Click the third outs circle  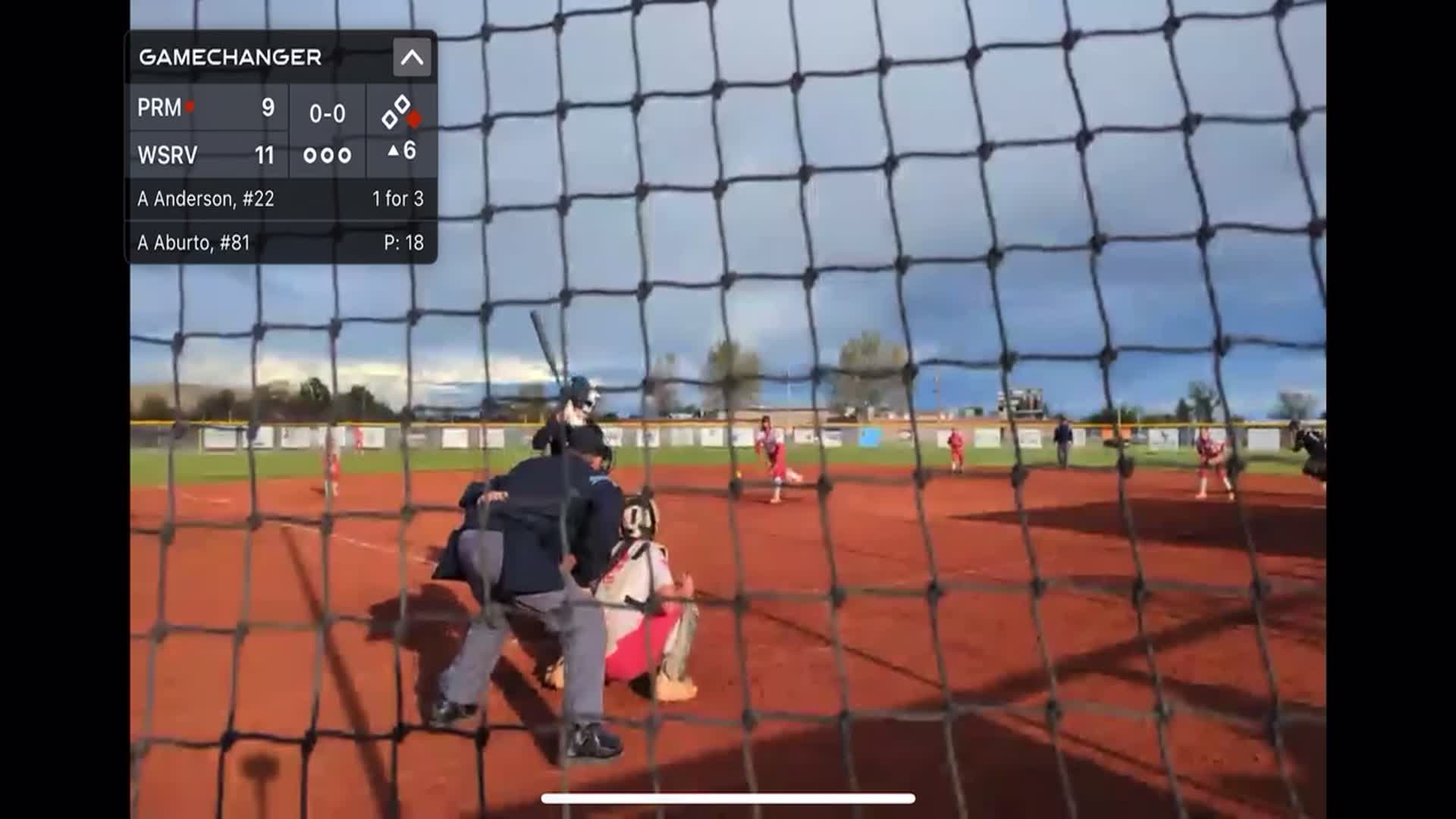point(344,155)
